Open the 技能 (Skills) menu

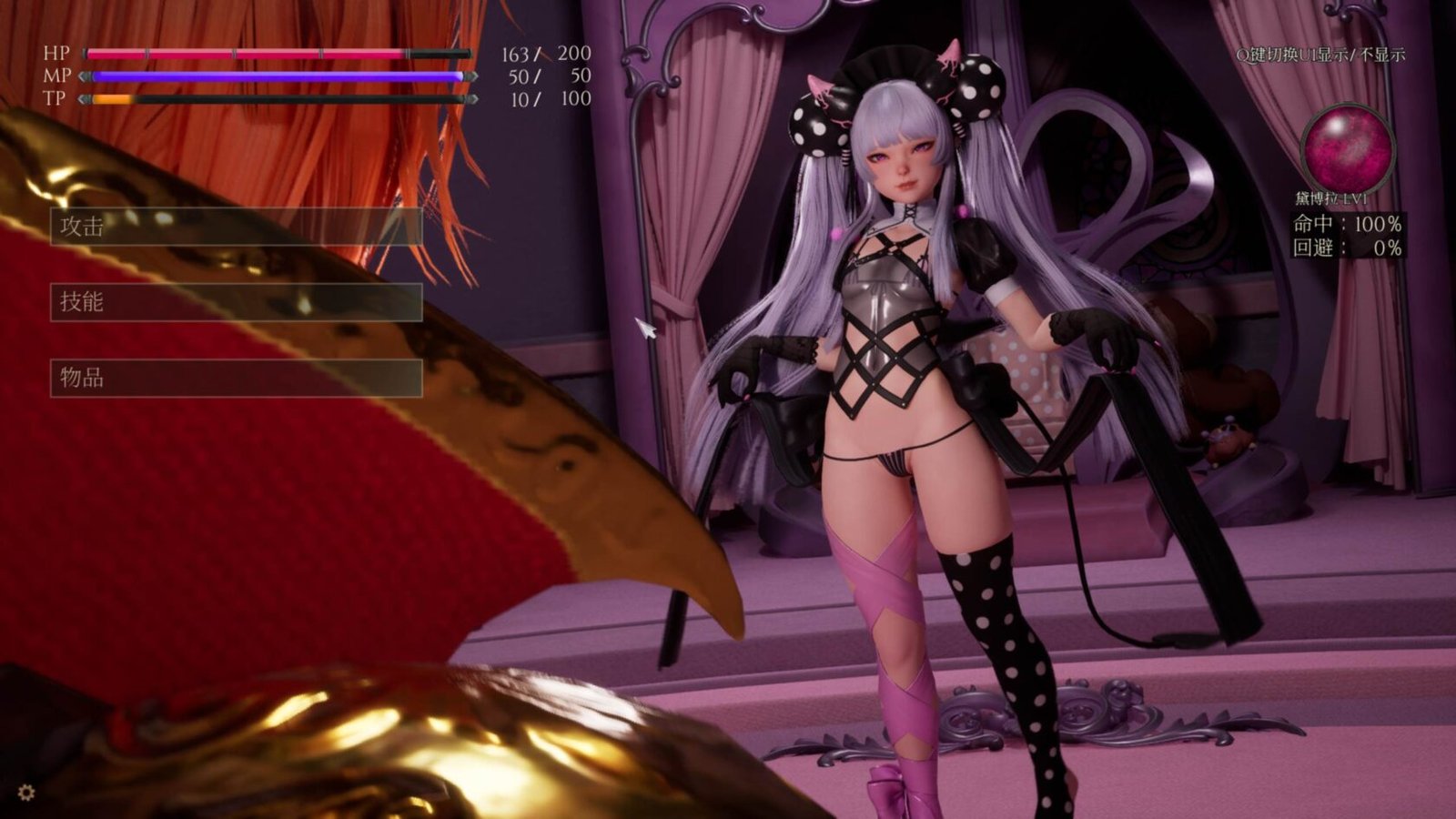click(236, 302)
